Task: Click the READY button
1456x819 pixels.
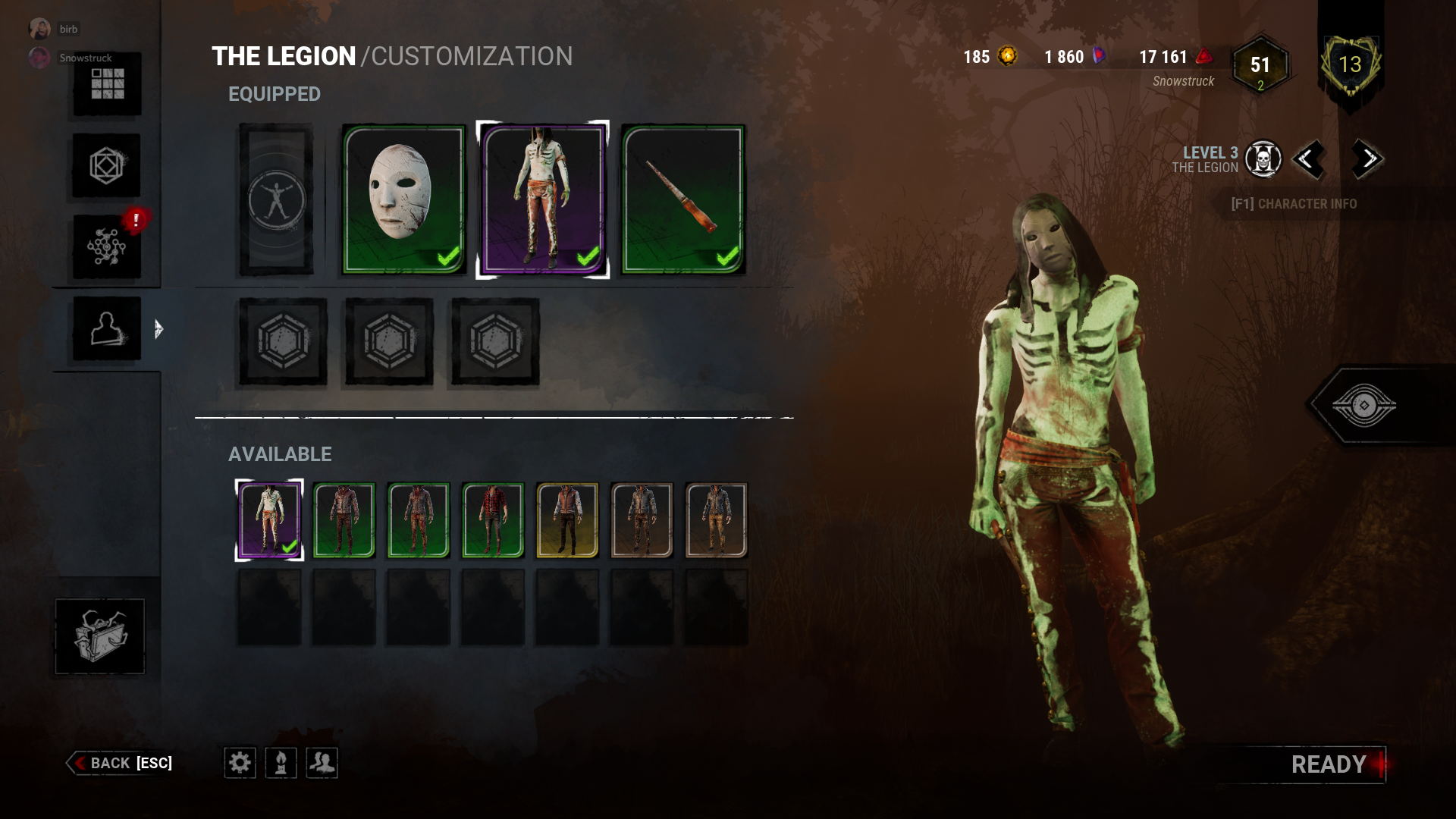Action: (x=1328, y=764)
